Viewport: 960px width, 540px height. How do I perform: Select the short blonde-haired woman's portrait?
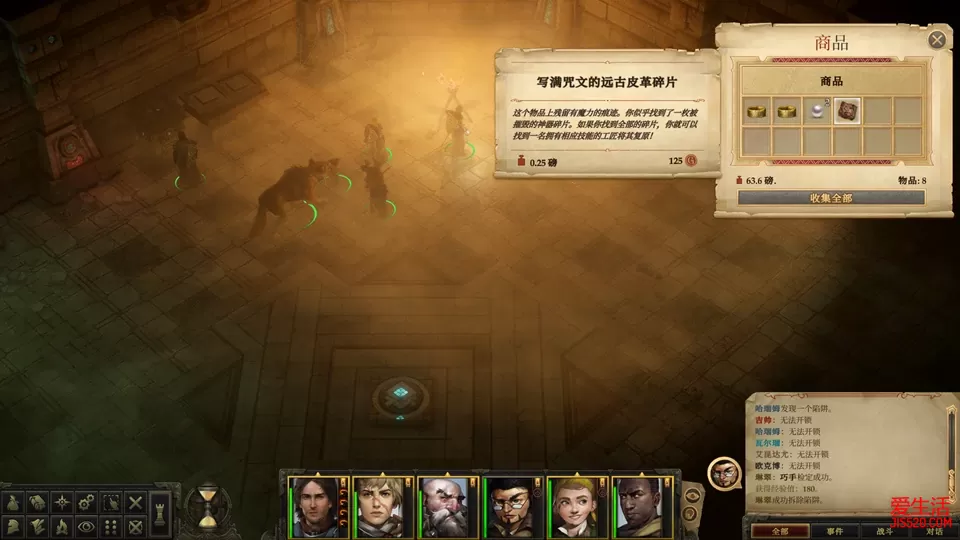(x=376, y=505)
